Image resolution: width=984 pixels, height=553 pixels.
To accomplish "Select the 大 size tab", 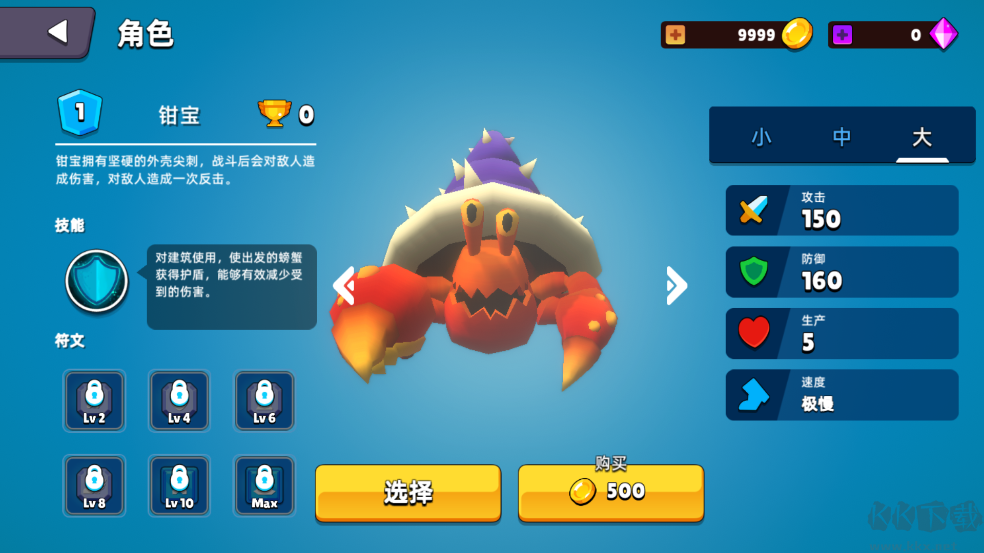I will coord(922,137).
